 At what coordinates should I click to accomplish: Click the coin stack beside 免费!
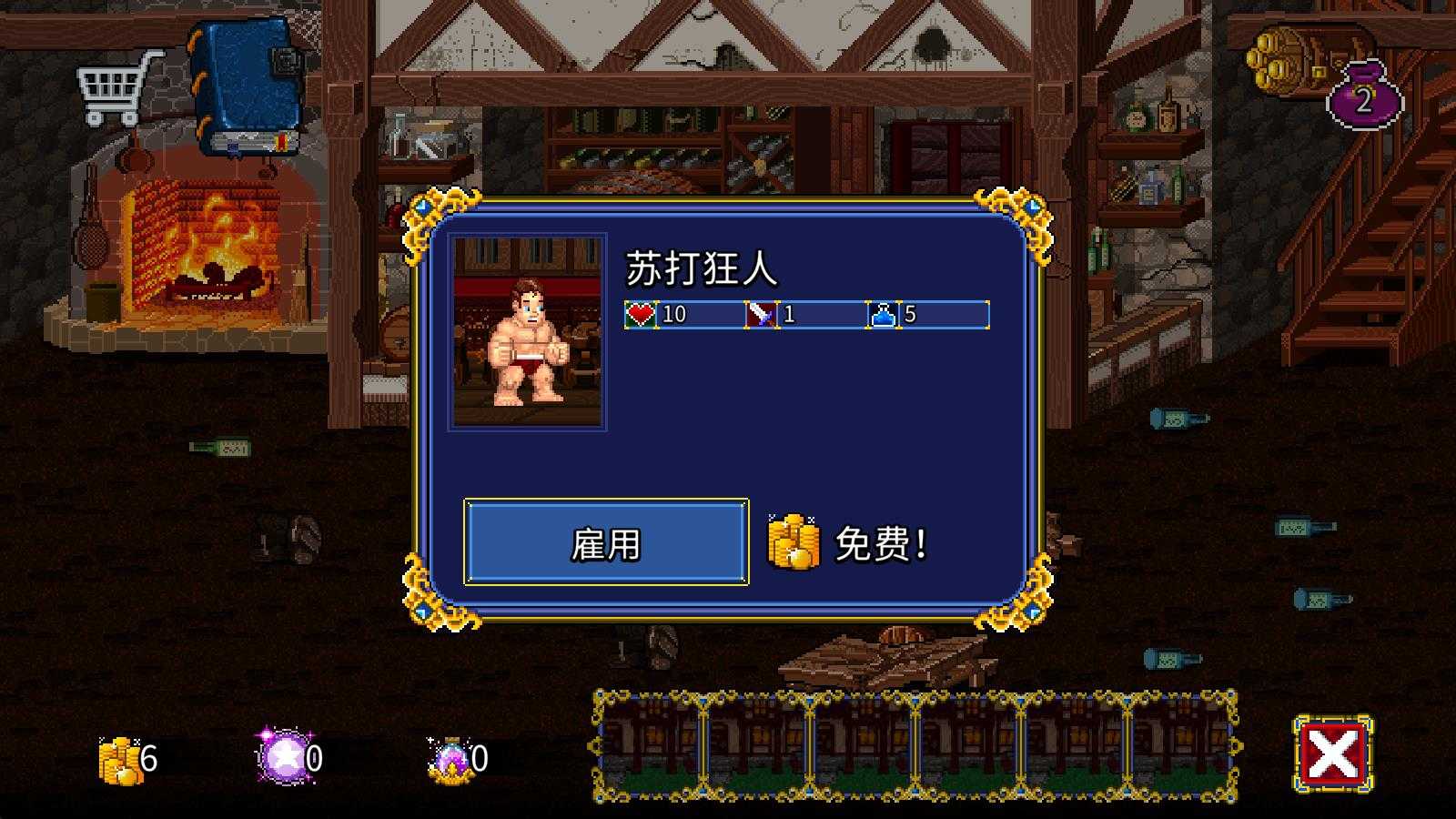(x=795, y=541)
